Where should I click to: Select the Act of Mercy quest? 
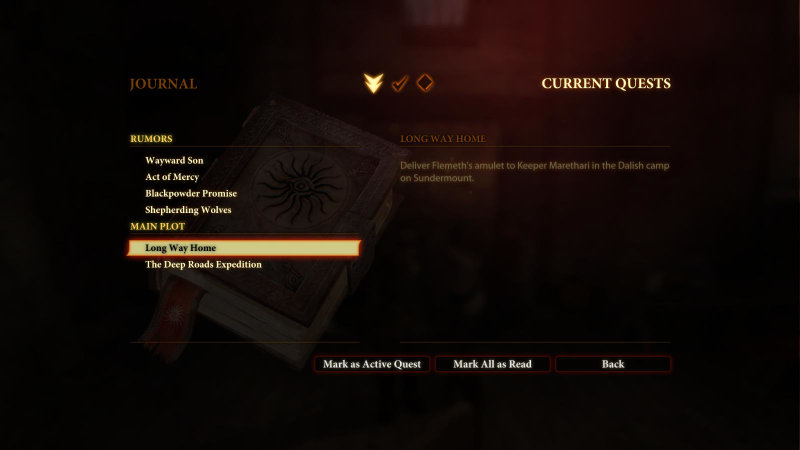click(172, 177)
